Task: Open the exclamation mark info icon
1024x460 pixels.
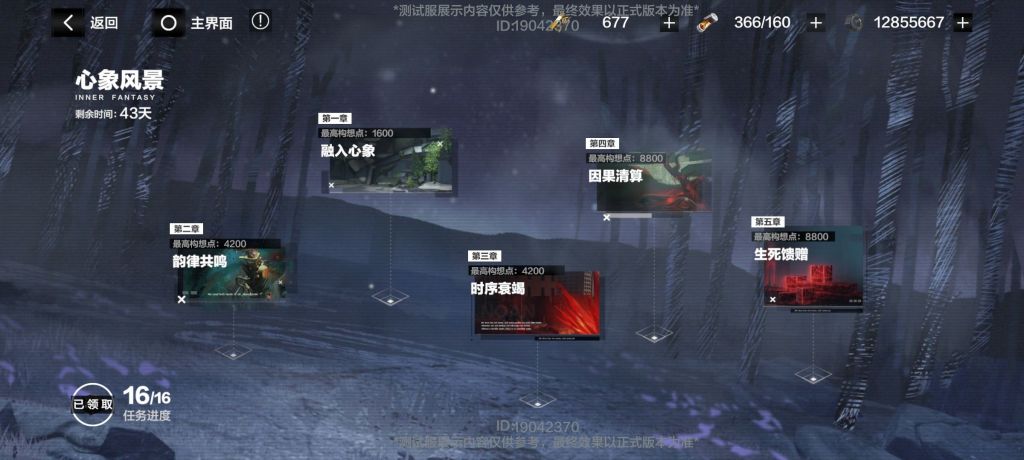Action: (260, 21)
